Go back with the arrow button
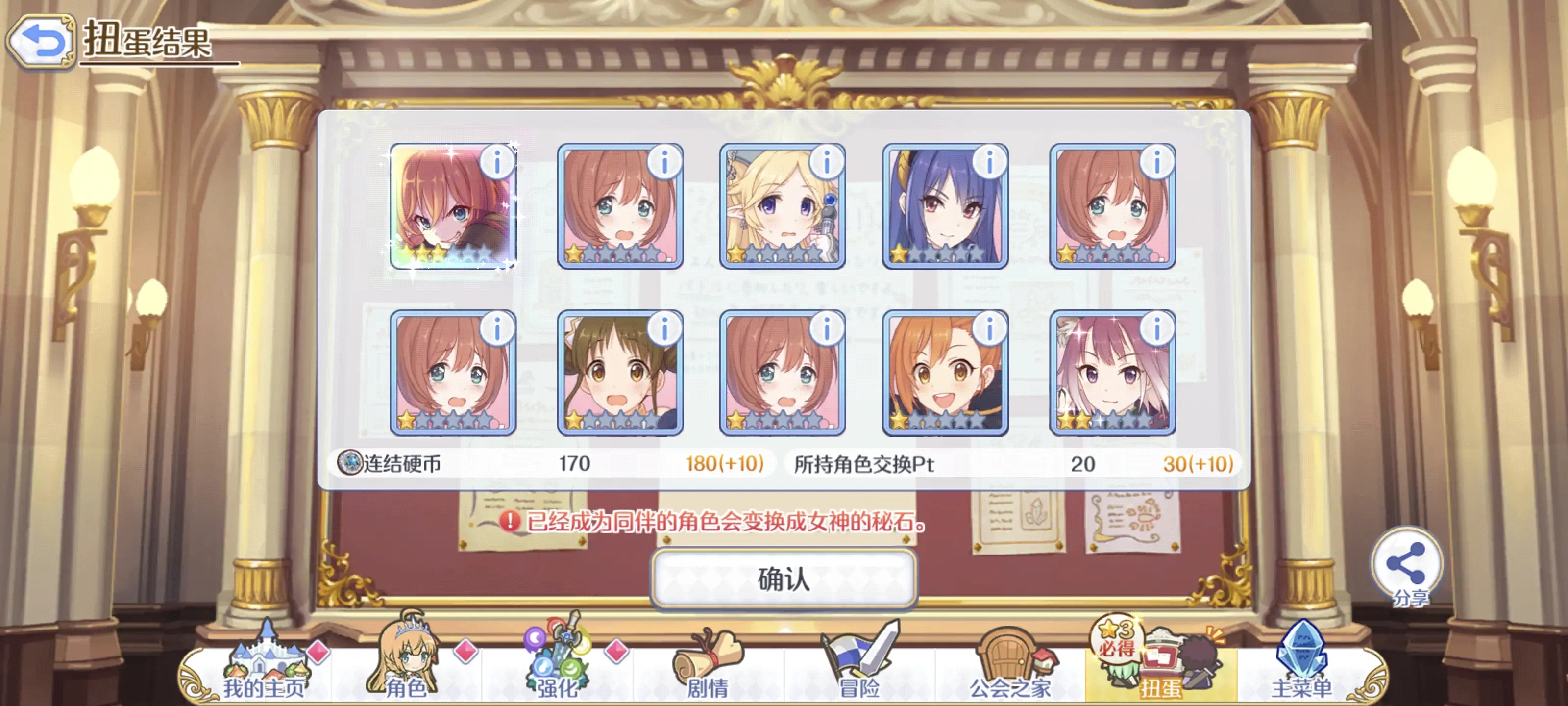 click(40, 41)
